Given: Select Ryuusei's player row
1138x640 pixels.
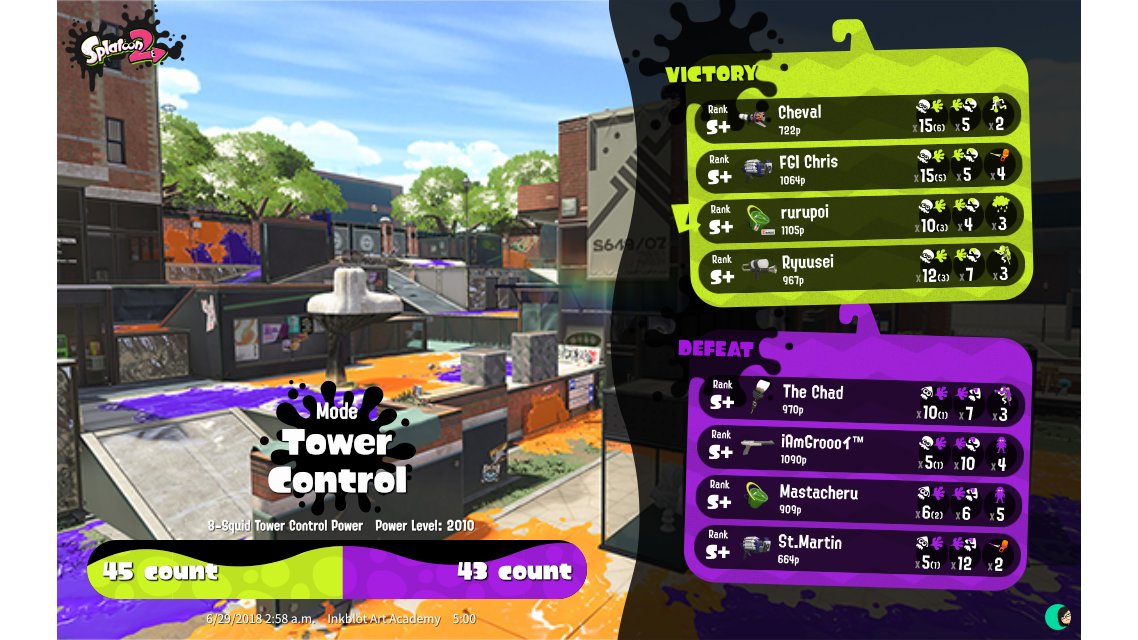Looking at the screenshot, I should click(857, 268).
